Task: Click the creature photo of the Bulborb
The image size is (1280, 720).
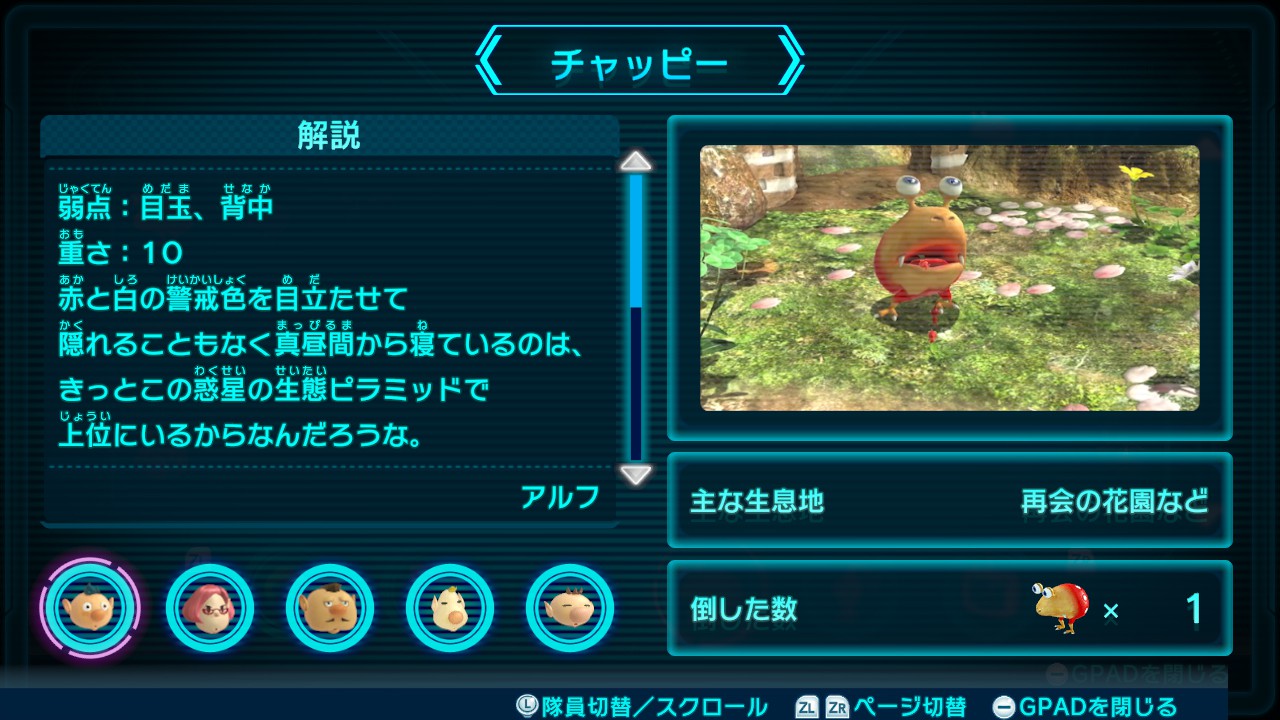Action: click(x=948, y=278)
